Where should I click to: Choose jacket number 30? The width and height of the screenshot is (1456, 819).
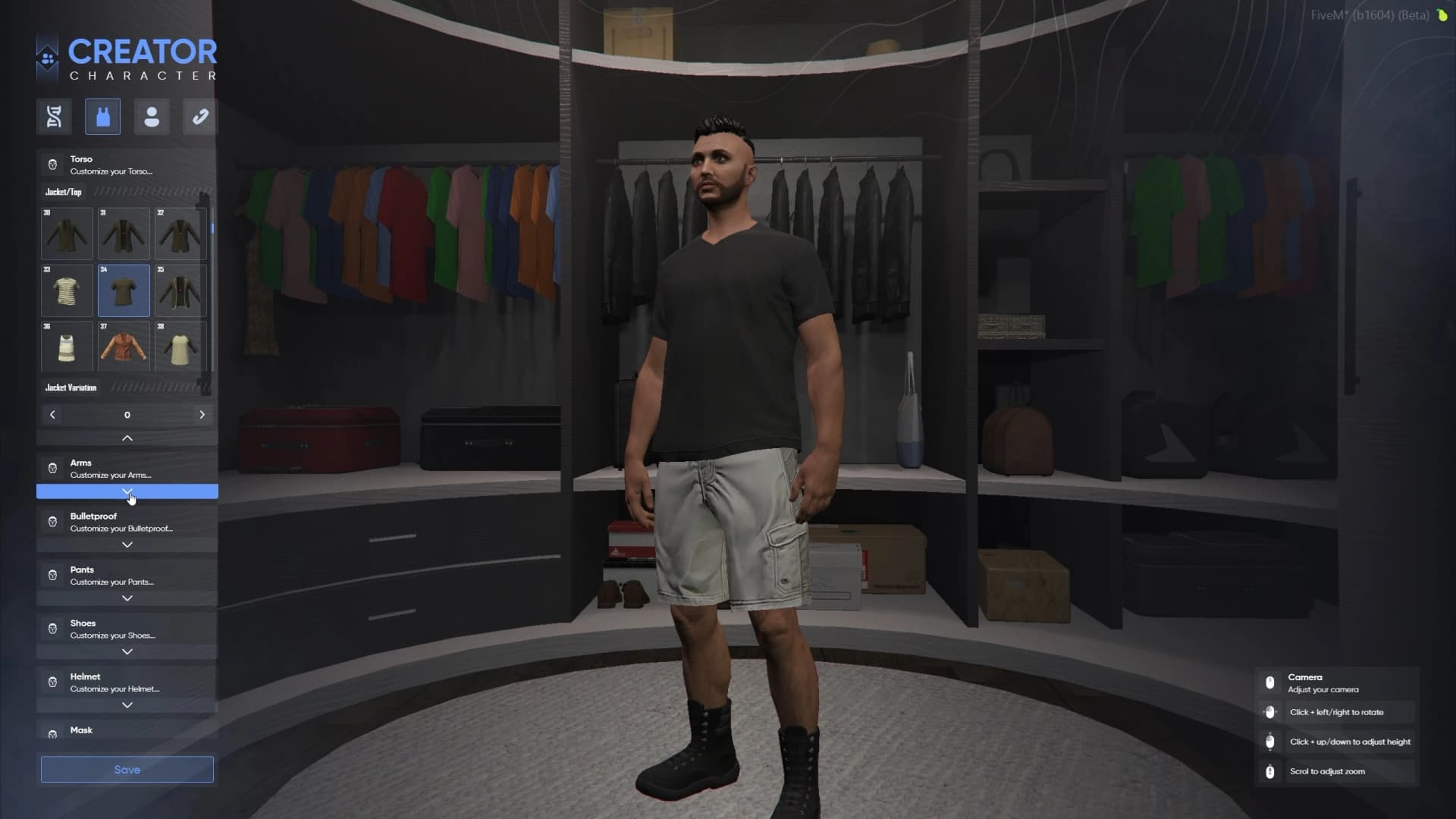[x=67, y=234]
